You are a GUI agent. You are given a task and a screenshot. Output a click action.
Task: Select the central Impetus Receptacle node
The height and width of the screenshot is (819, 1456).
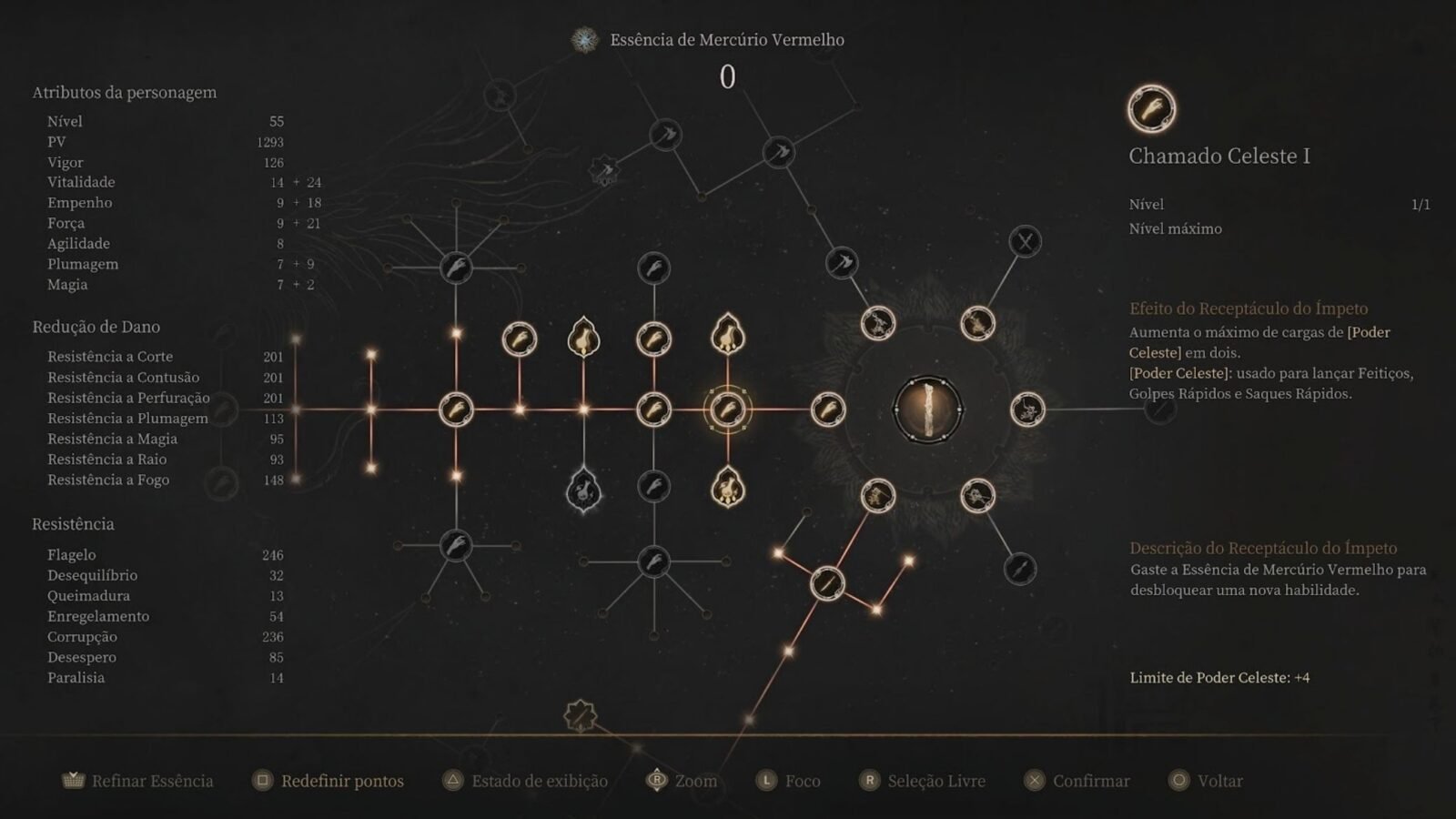pos(927,409)
